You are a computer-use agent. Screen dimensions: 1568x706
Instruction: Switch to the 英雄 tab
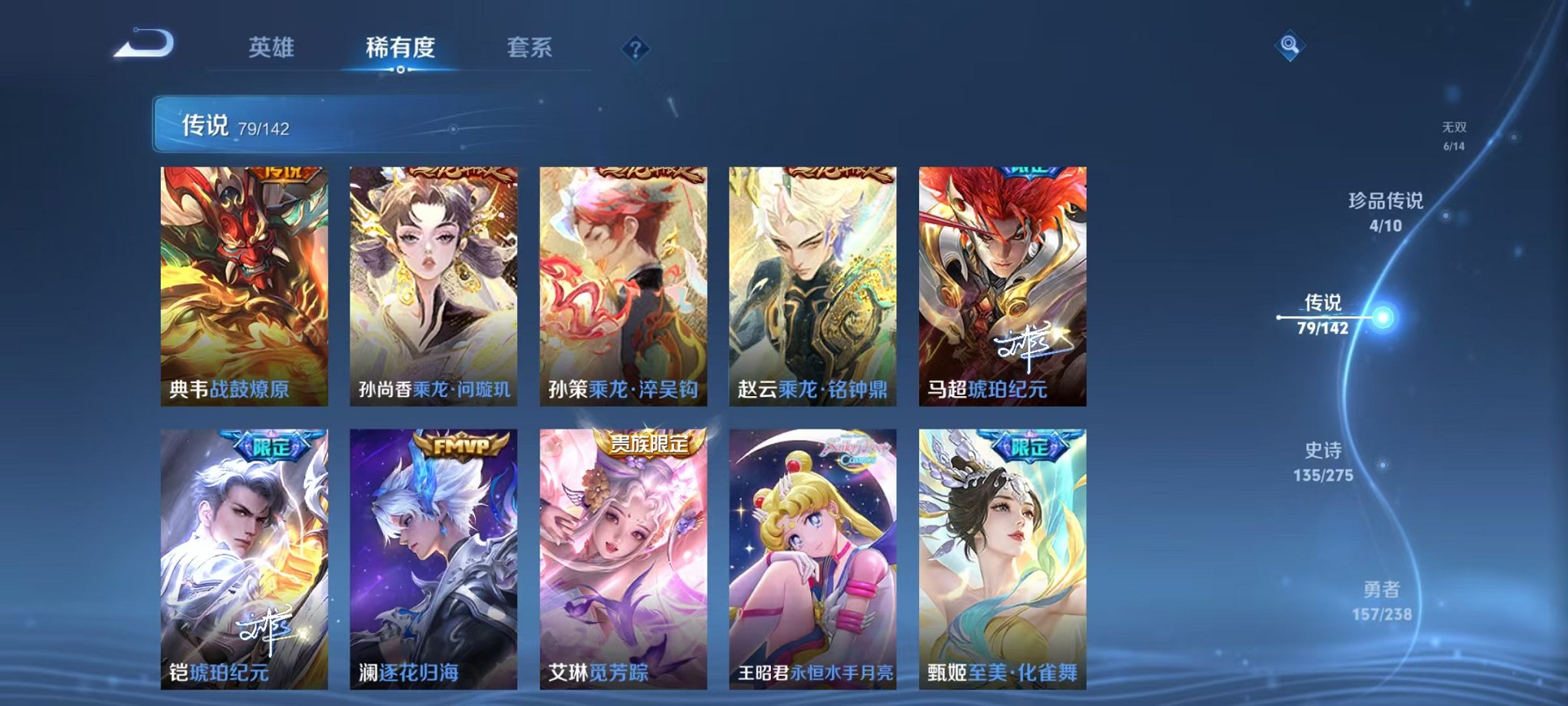(x=273, y=48)
